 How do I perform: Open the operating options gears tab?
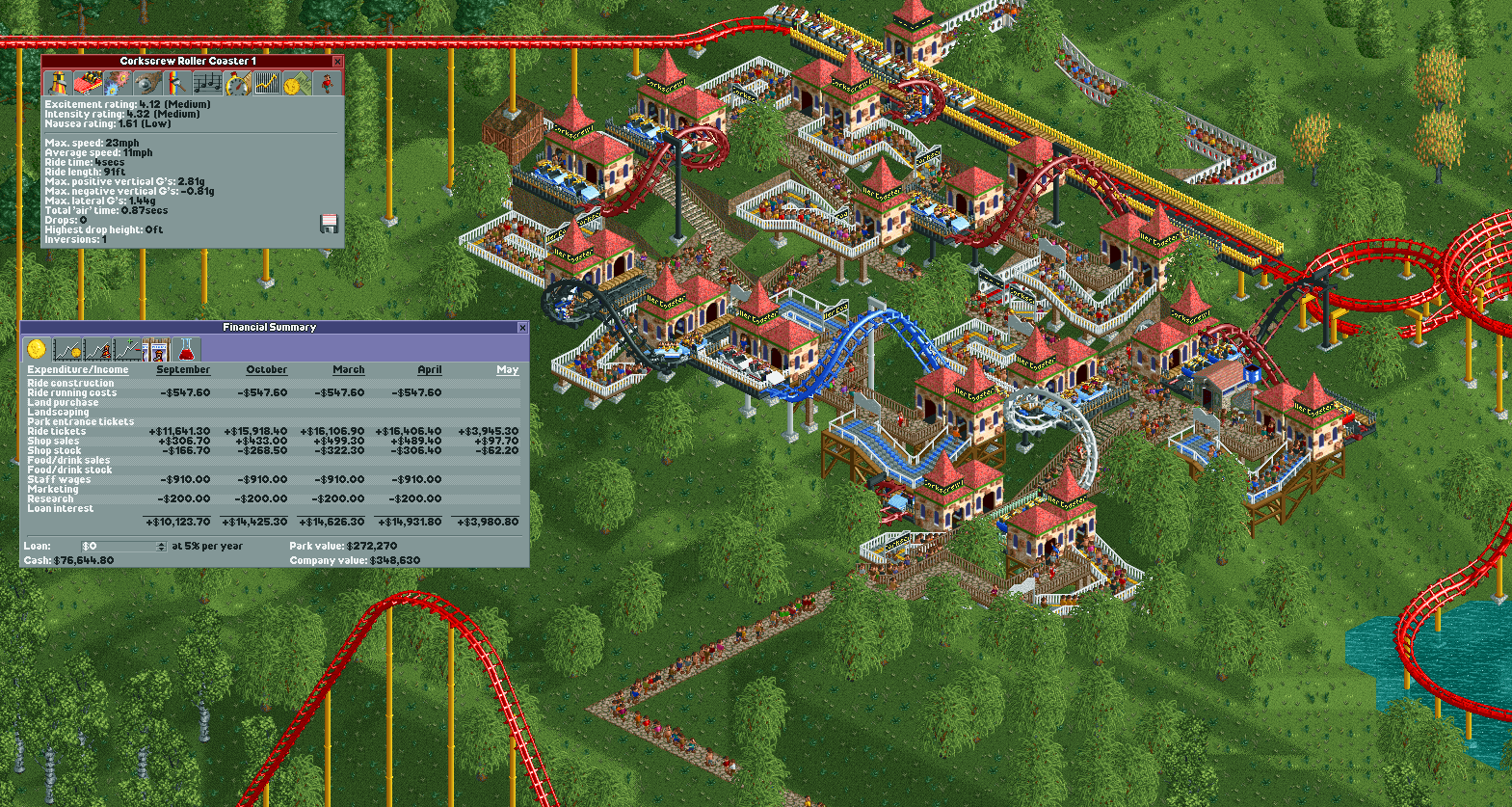pos(119,84)
